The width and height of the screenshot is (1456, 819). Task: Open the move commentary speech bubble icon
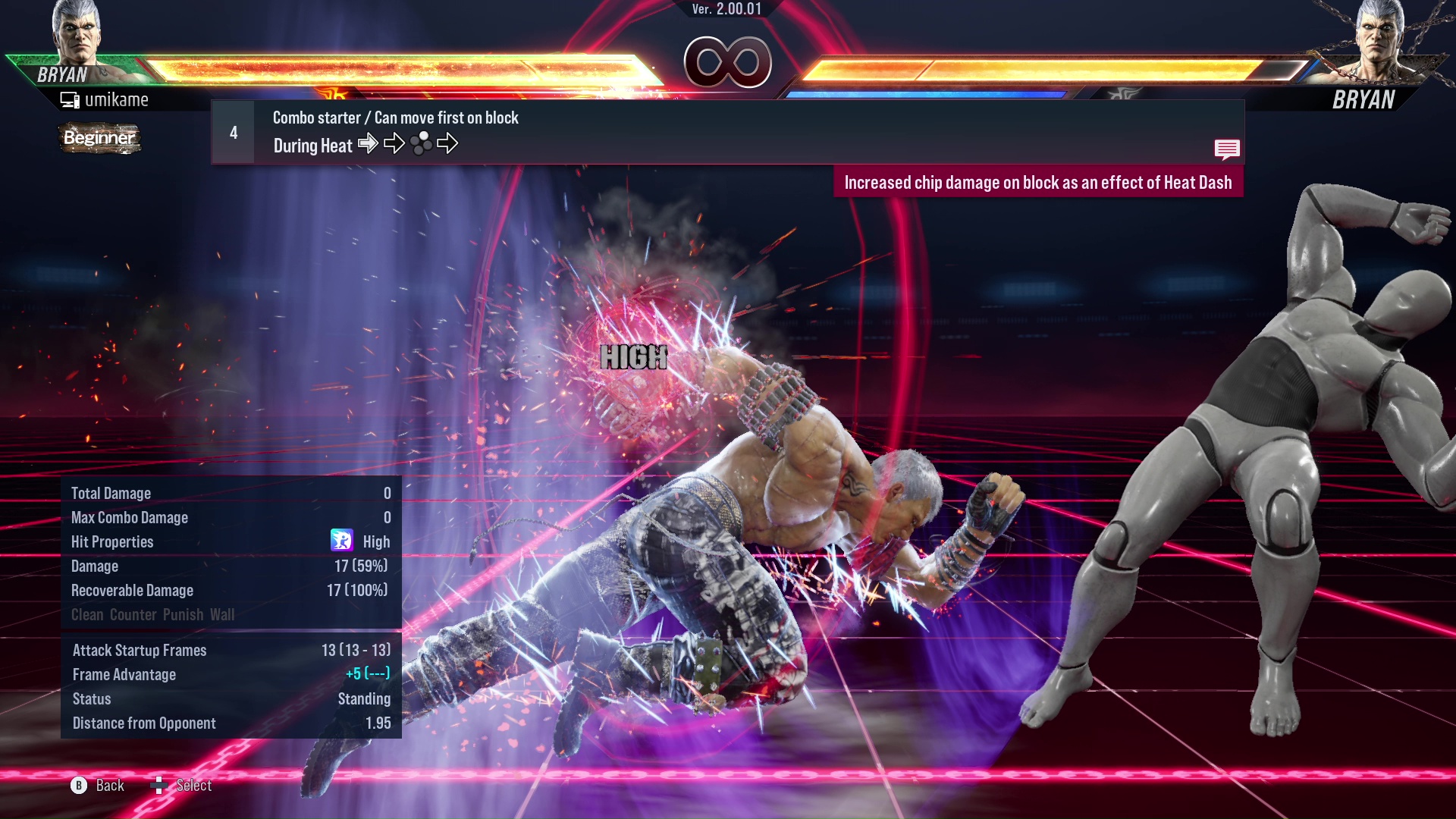click(x=1228, y=149)
